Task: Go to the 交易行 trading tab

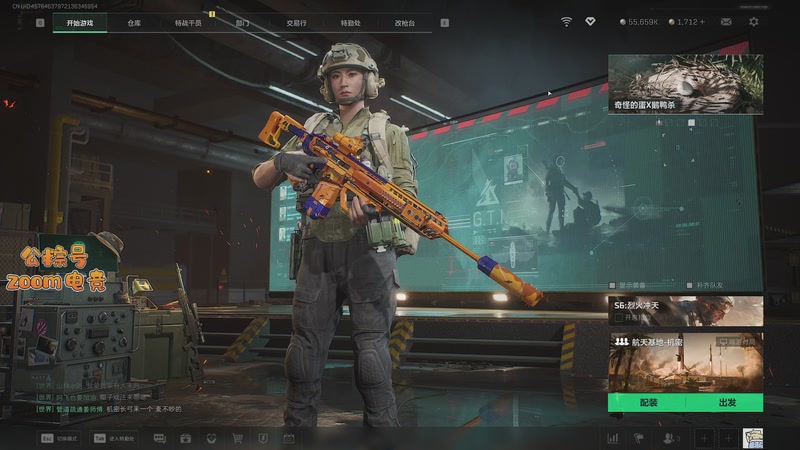Action: point(296,22)
